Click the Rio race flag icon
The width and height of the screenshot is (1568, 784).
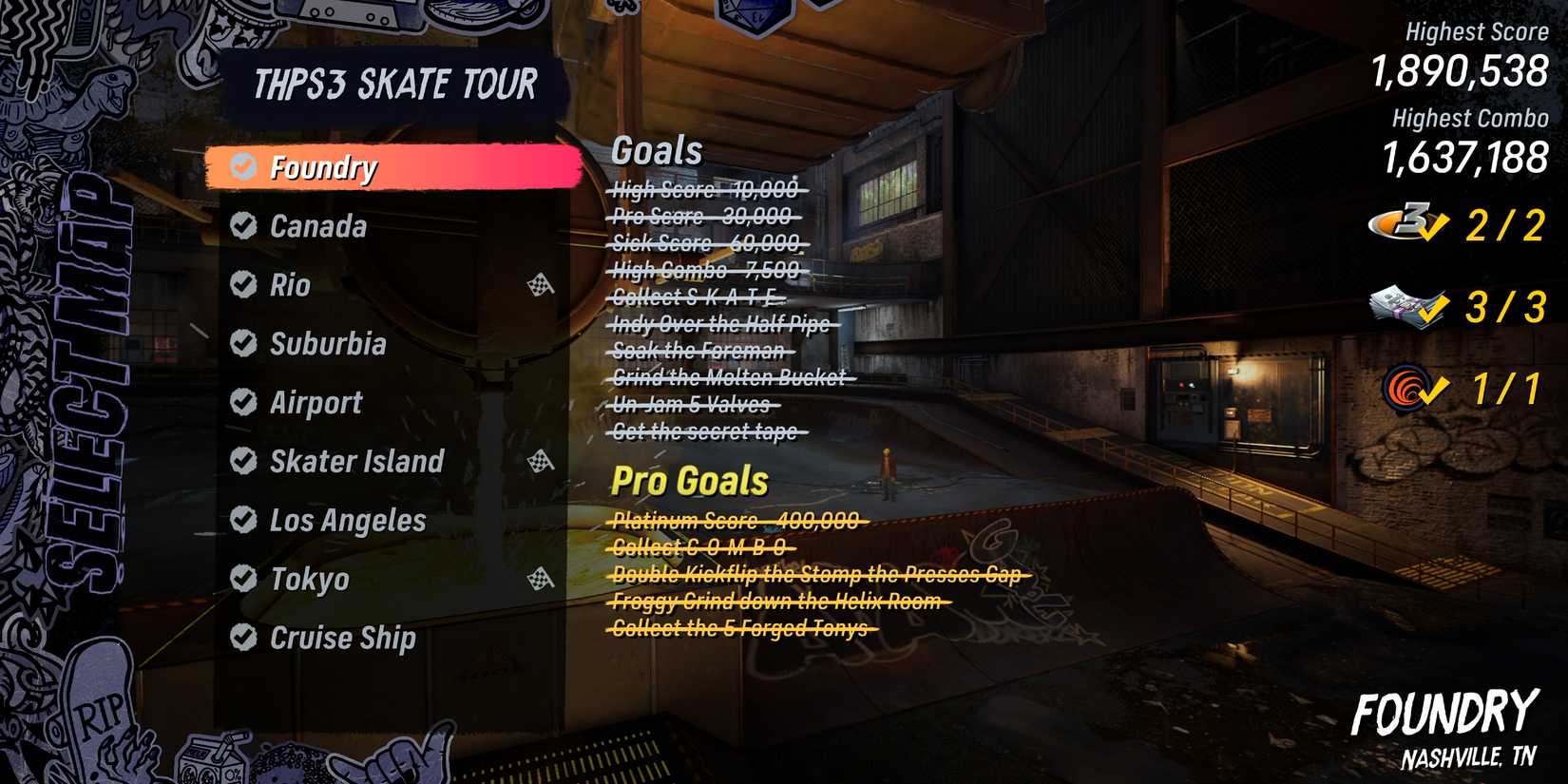point(541,285)
